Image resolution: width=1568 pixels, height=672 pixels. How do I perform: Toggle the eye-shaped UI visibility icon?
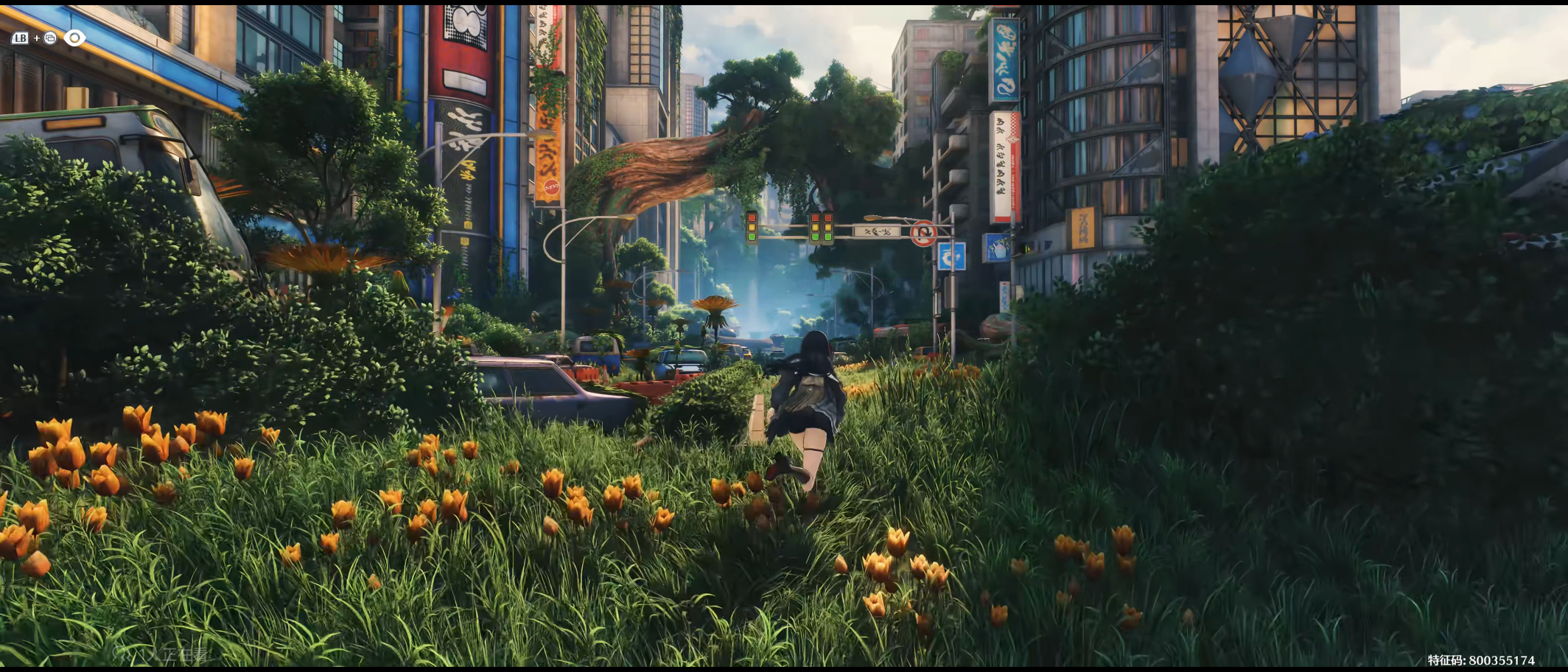point(74,38)
